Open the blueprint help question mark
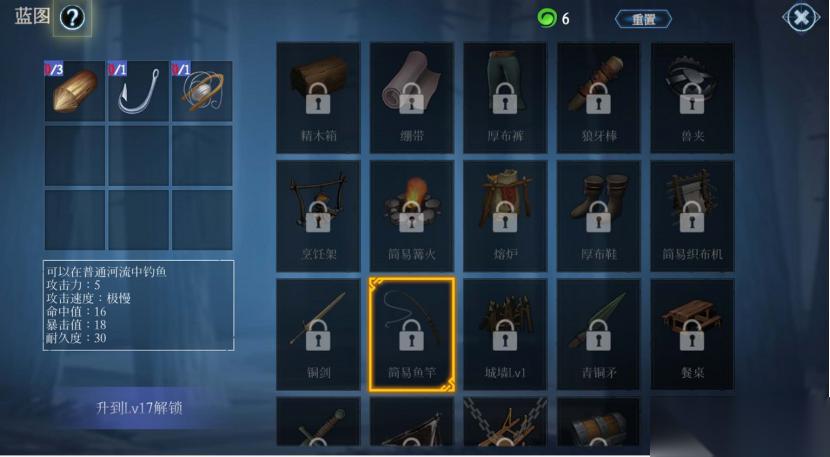This screenshot has width=830, height=457. click(x=72, y=18)
